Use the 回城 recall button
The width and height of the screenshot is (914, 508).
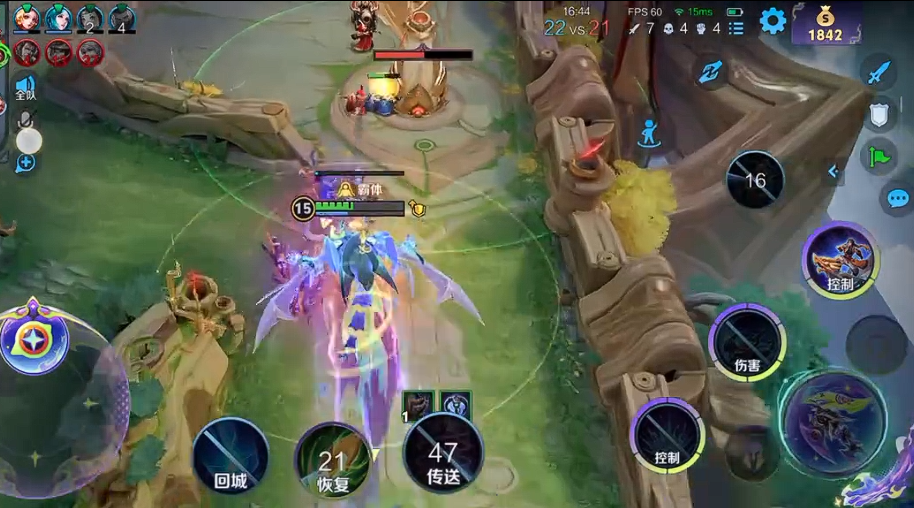tap(231, 456)
